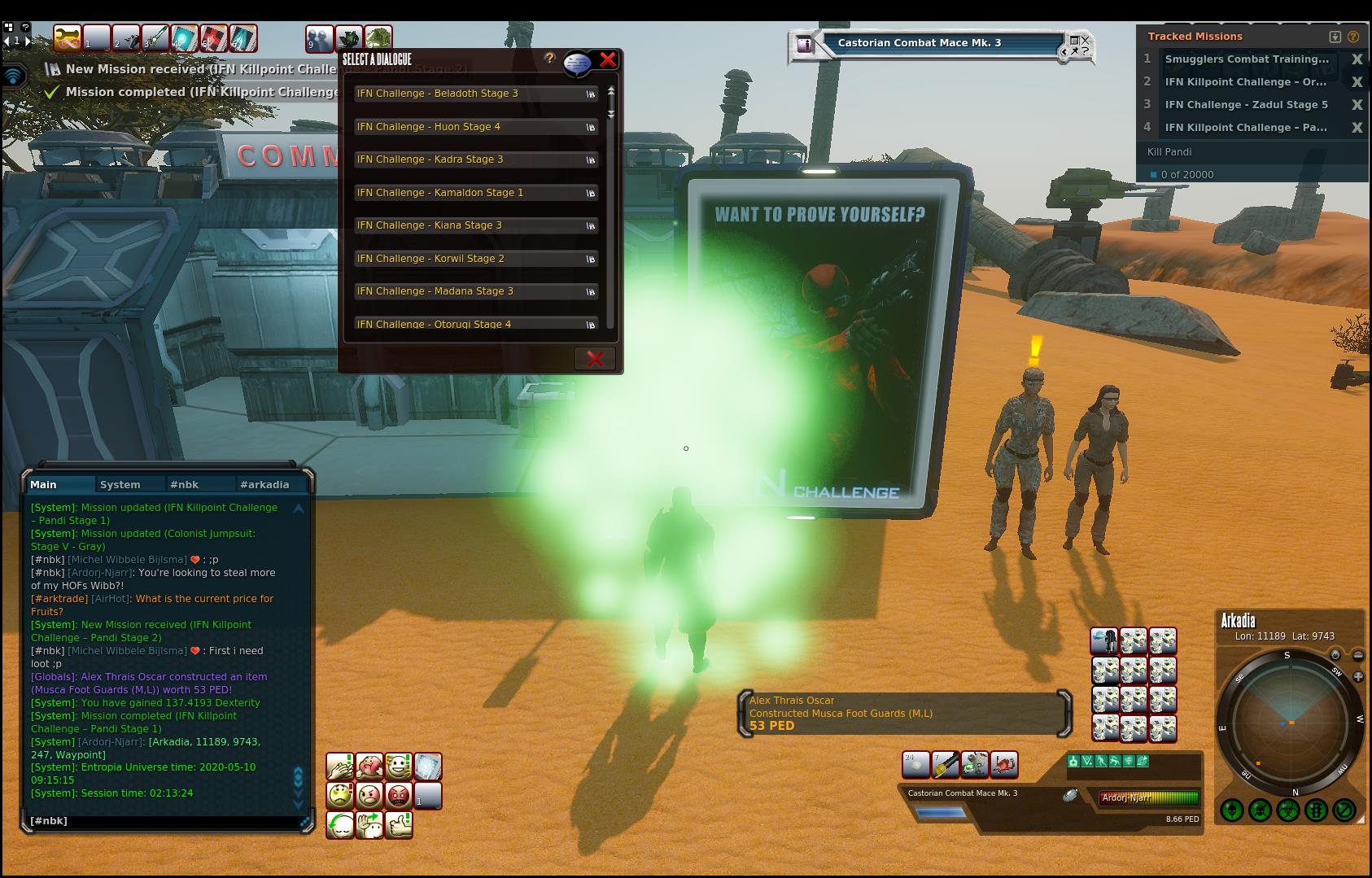Viewport: 1372px width, 878px height.
Task: Use the angry red face emote
Action: coord(399,795)
